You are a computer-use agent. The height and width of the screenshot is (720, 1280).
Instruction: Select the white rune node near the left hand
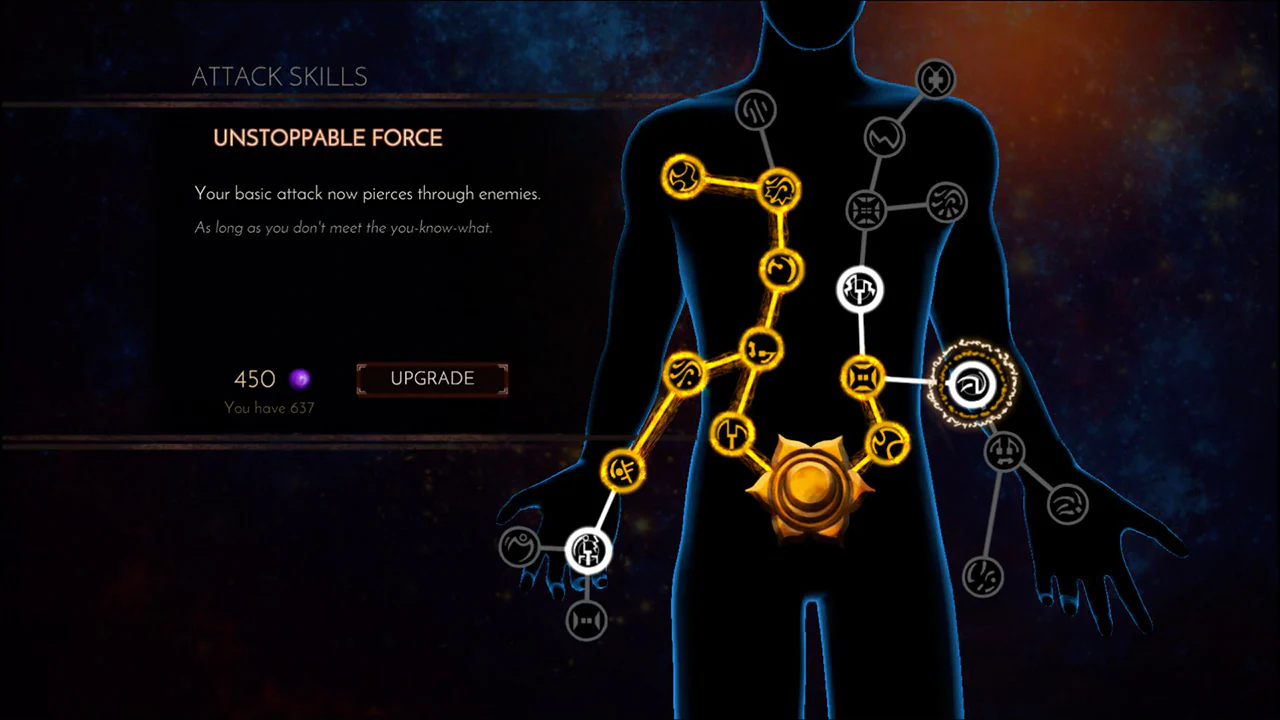[587, 551]
